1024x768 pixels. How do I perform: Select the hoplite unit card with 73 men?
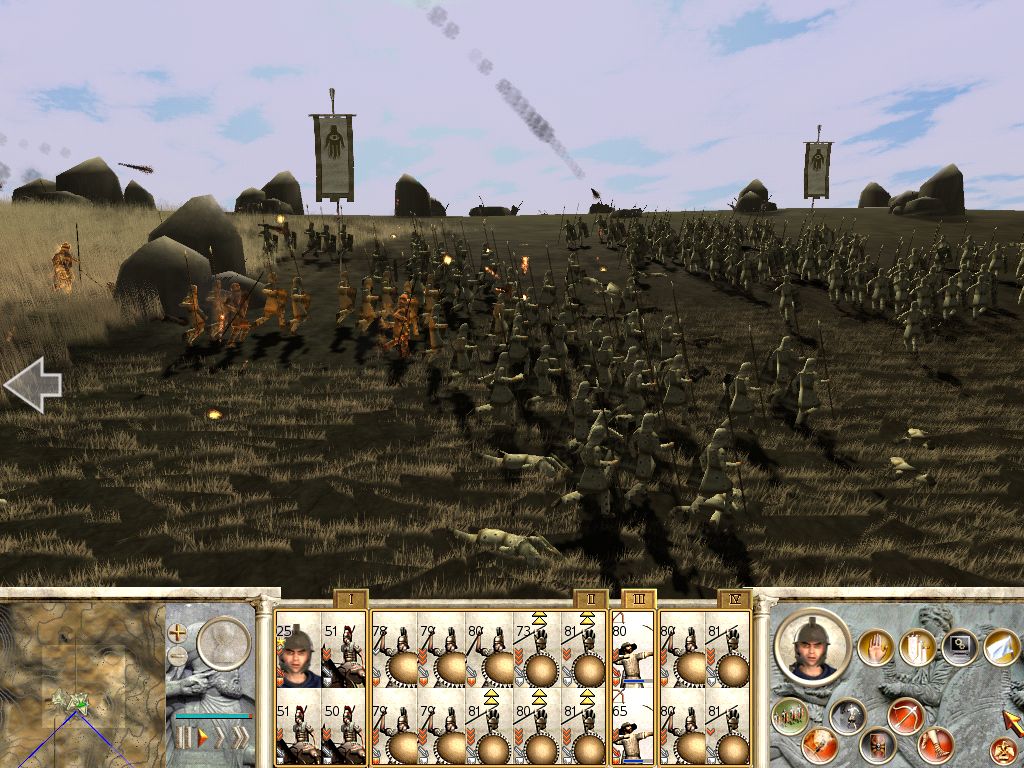coord(537,650)
